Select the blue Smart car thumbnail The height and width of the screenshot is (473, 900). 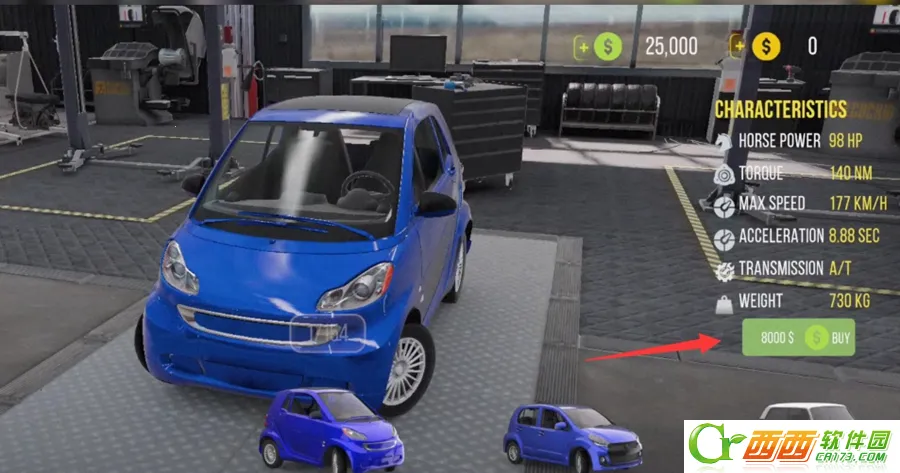(x=330, y=428)
